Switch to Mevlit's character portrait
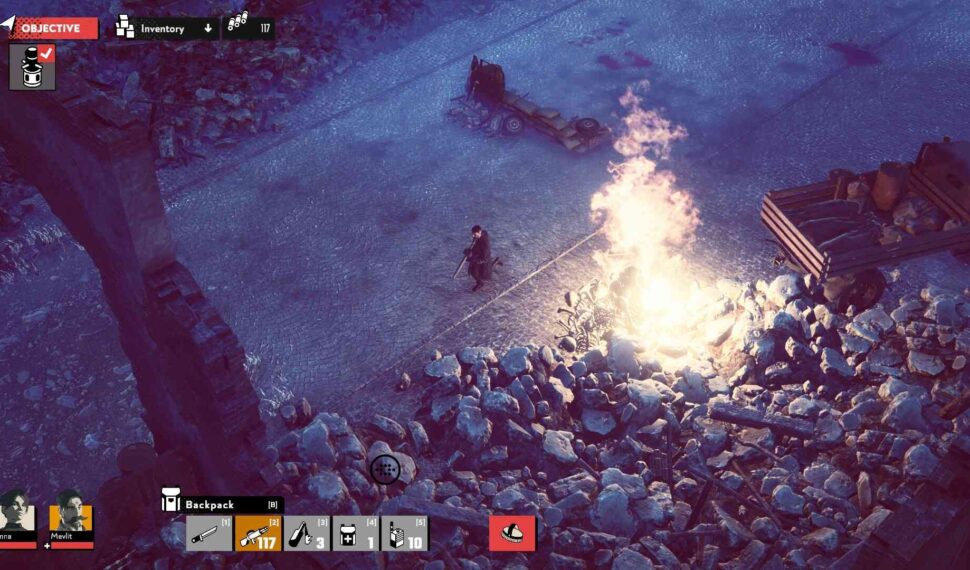This screenshot has width=970, height=570. 71,515
